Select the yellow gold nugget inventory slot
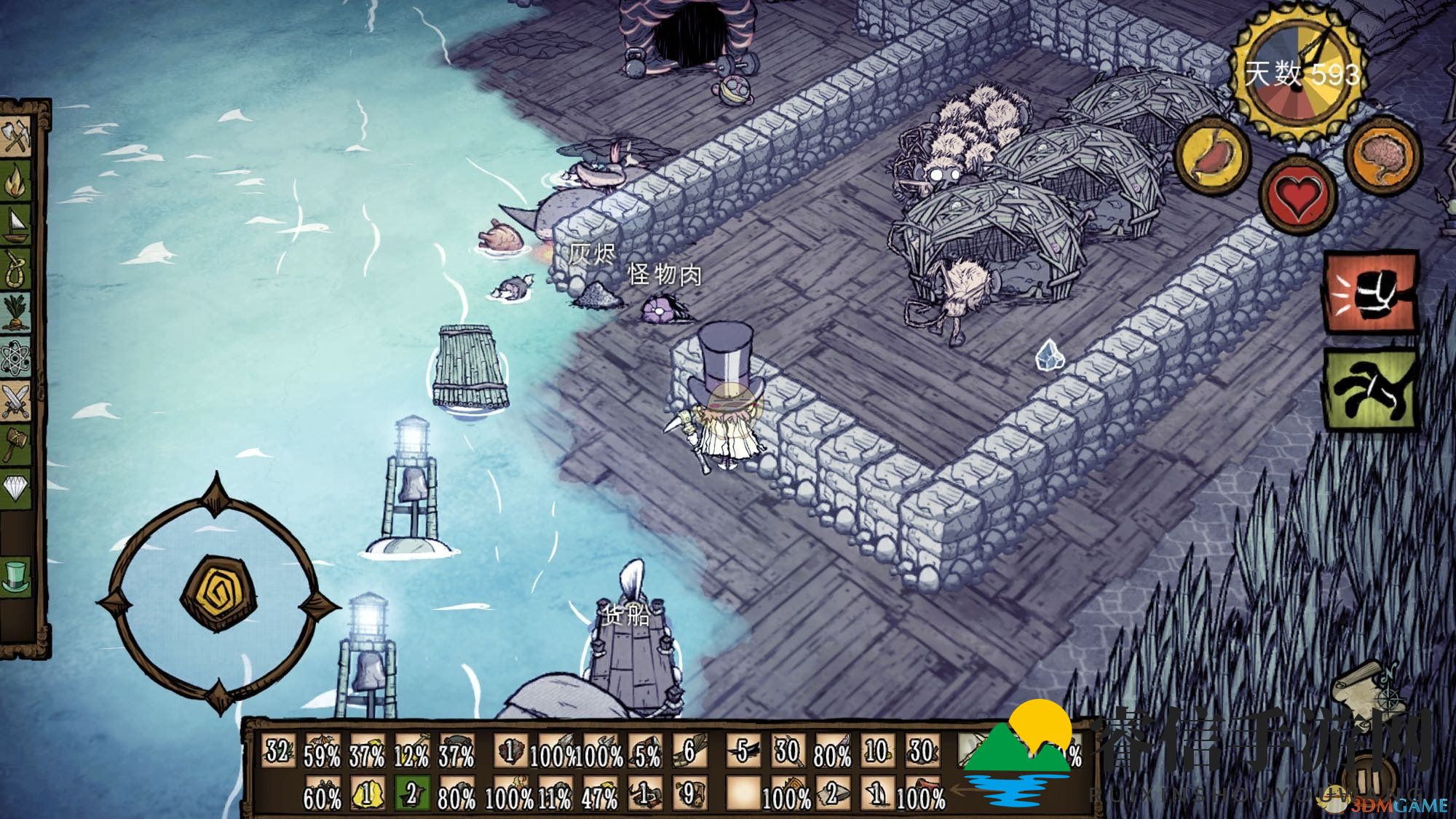This screenshot has width=1456, height=819. 367,794
